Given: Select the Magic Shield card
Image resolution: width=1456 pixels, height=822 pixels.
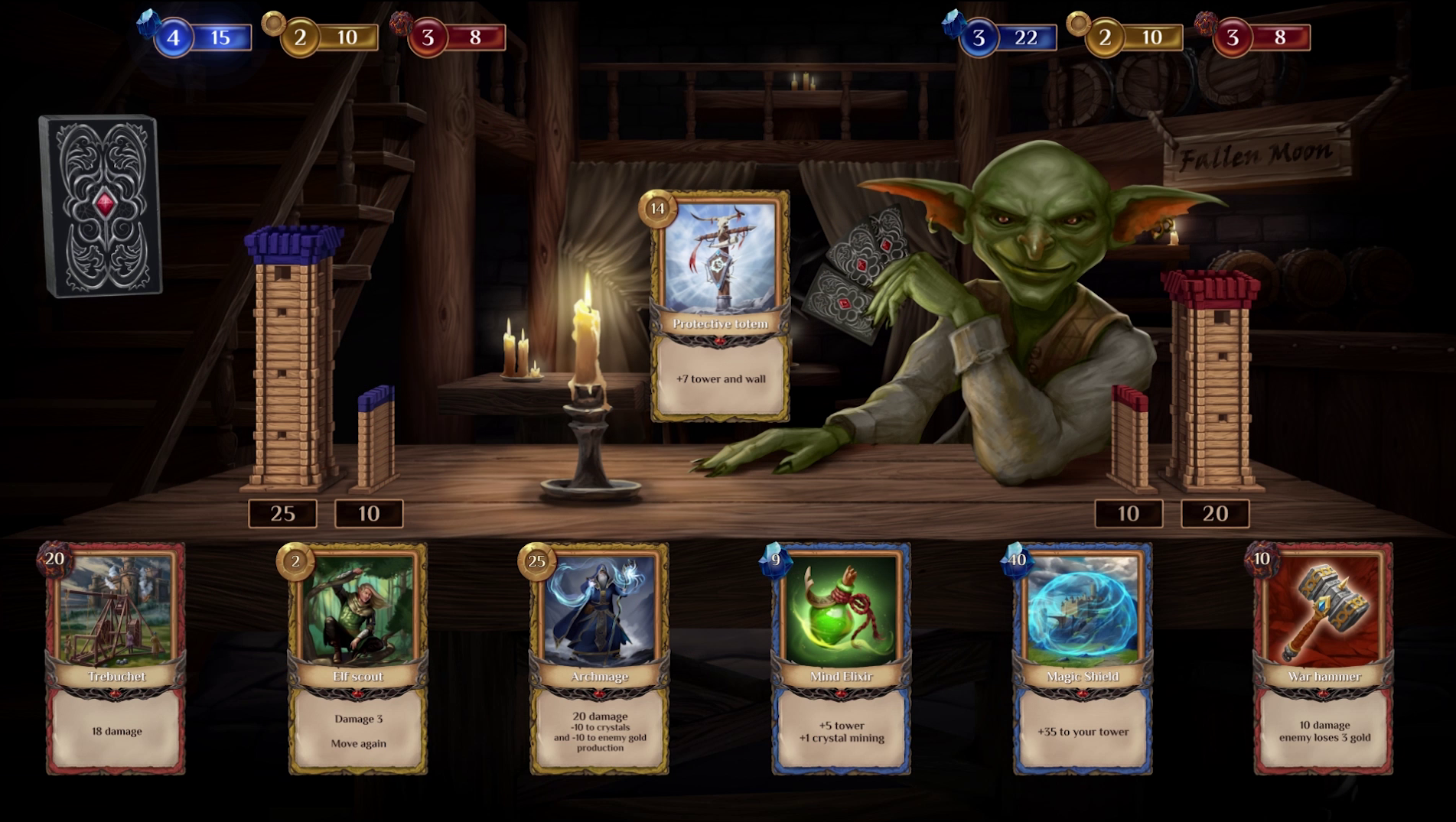Looking at the screenshot, I should (x=1083, y=659).
